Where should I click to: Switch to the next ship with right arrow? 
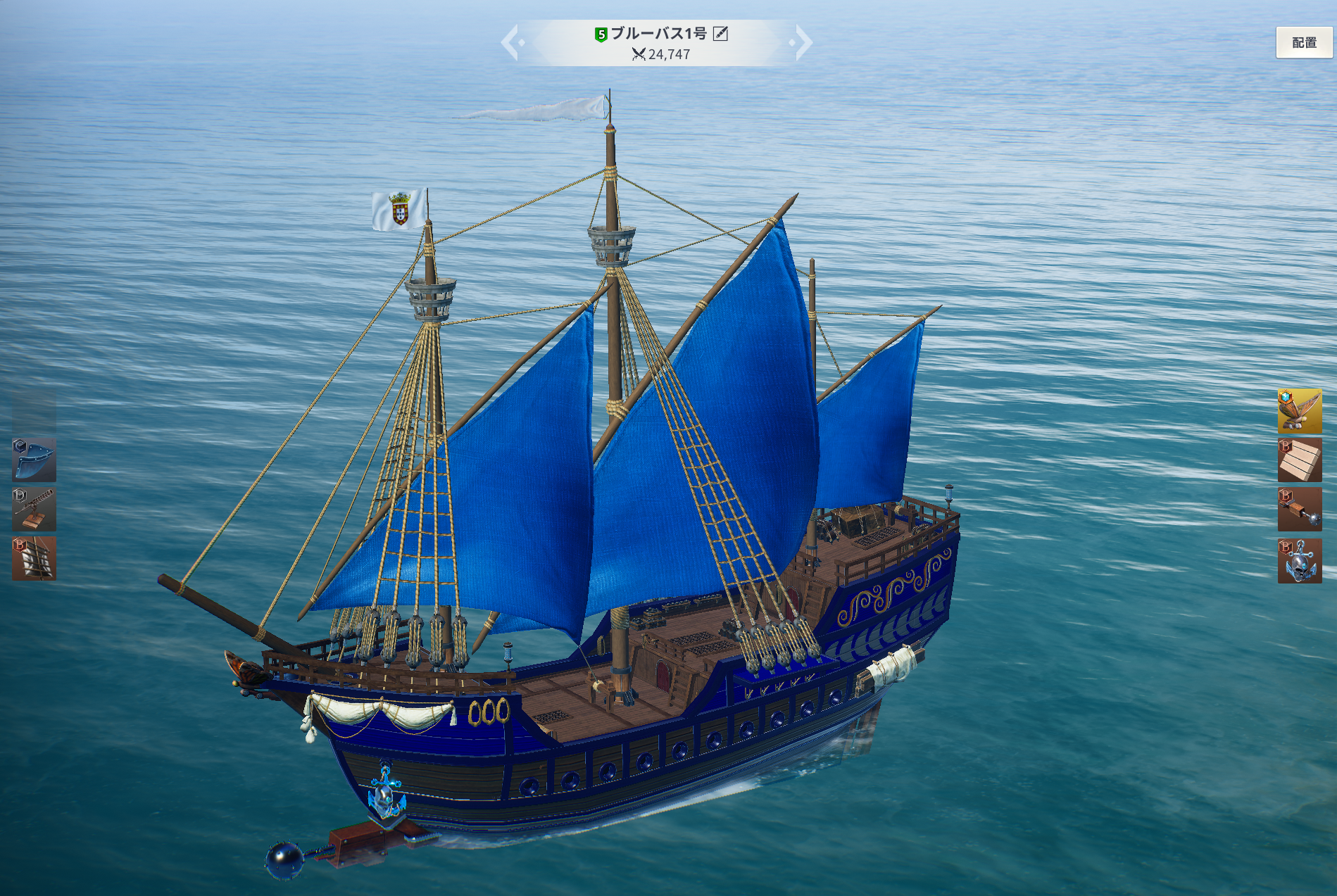803,42
